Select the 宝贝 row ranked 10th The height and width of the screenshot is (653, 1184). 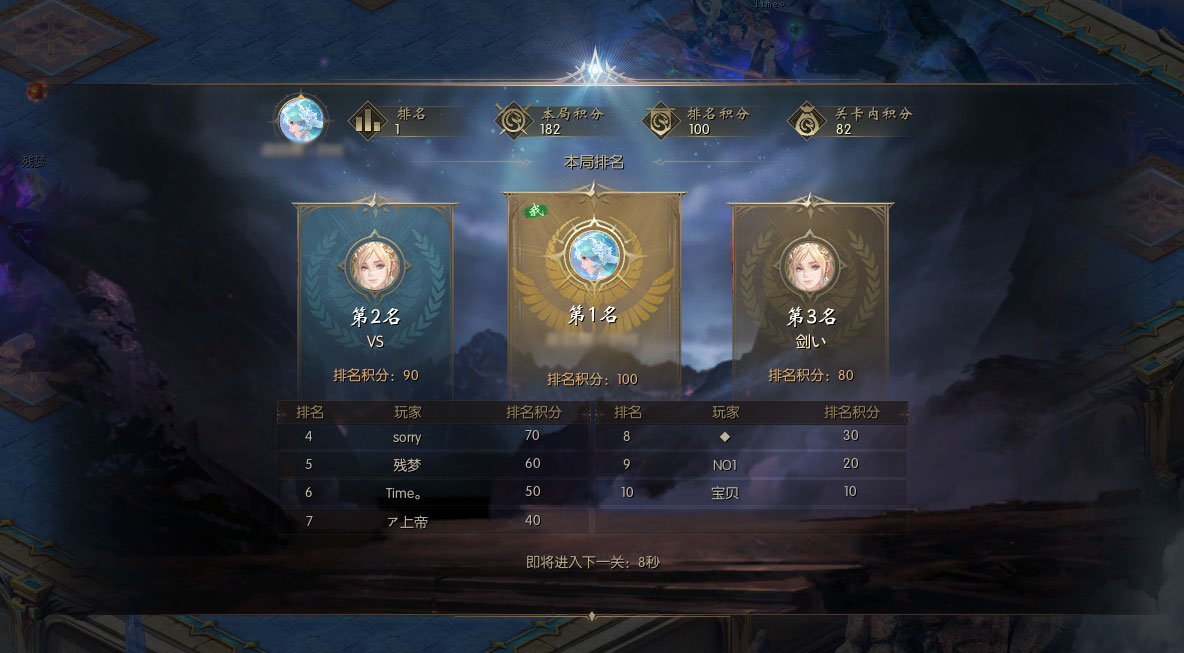pos(750,492)
